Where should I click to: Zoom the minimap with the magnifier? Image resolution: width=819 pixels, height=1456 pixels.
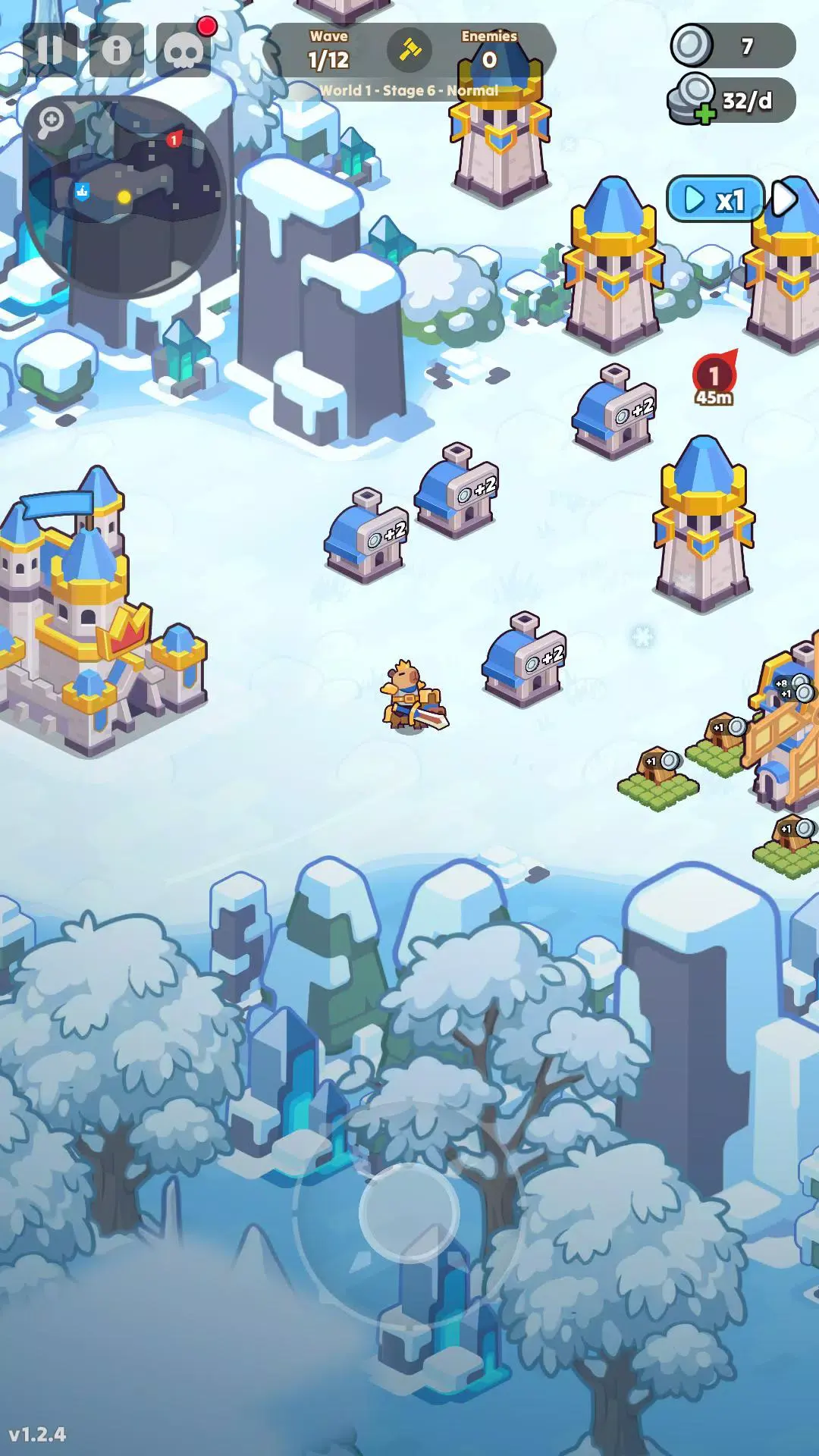pyautogui.click(x=51, y=121)
